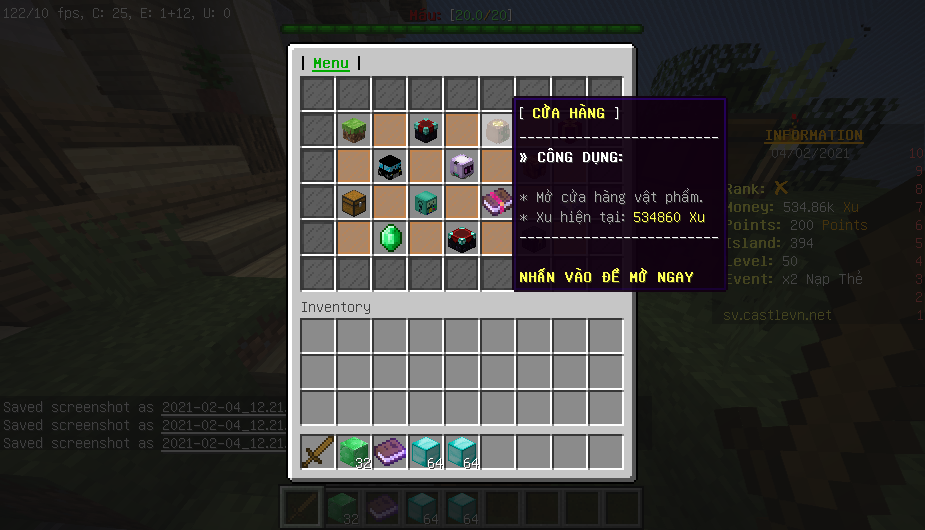Select the emerald block stack of 32

pyautogui.click(x=354, y=452)
